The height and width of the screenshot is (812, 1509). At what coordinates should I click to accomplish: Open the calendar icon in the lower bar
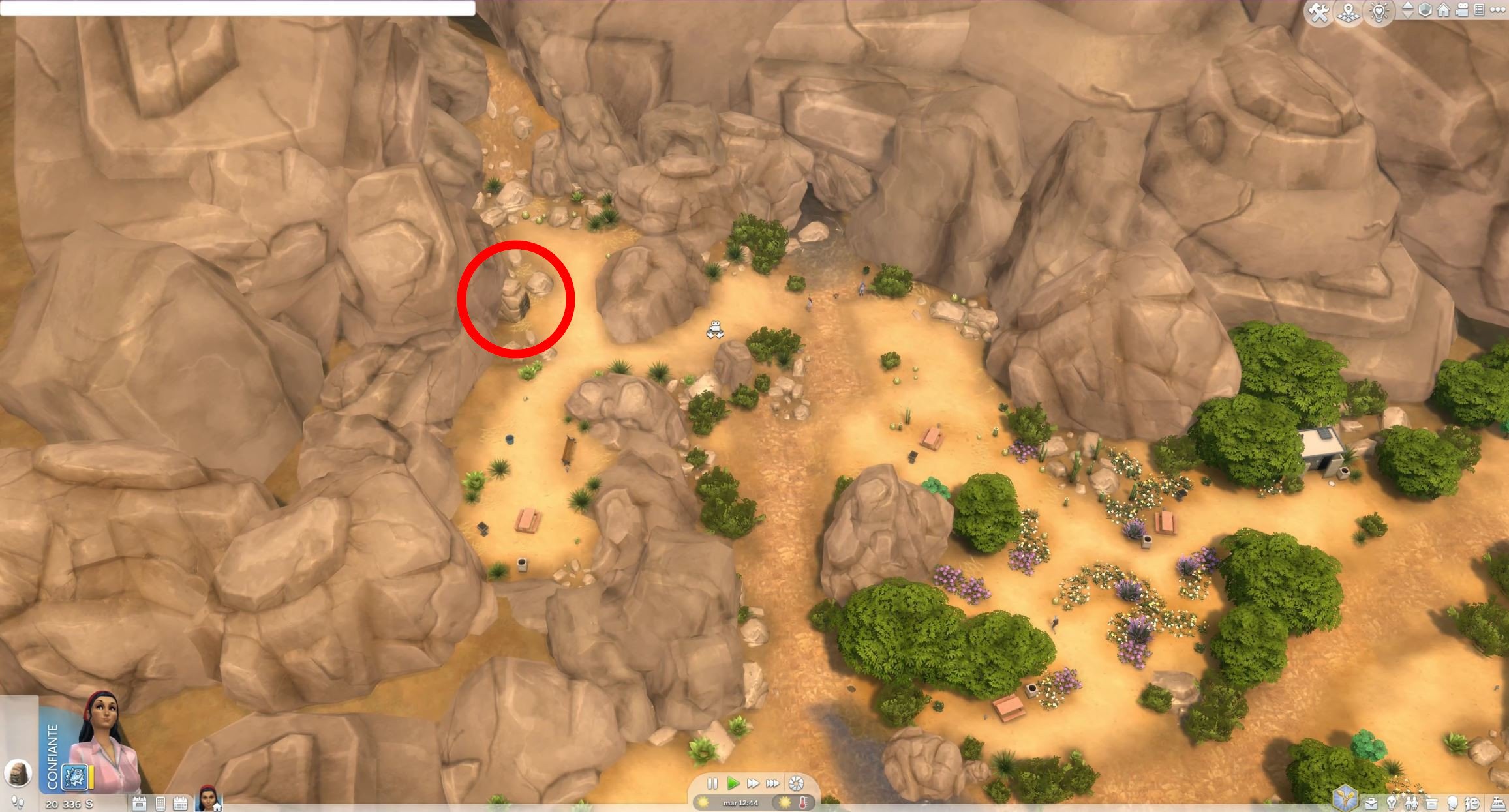[x=181, y=803]
